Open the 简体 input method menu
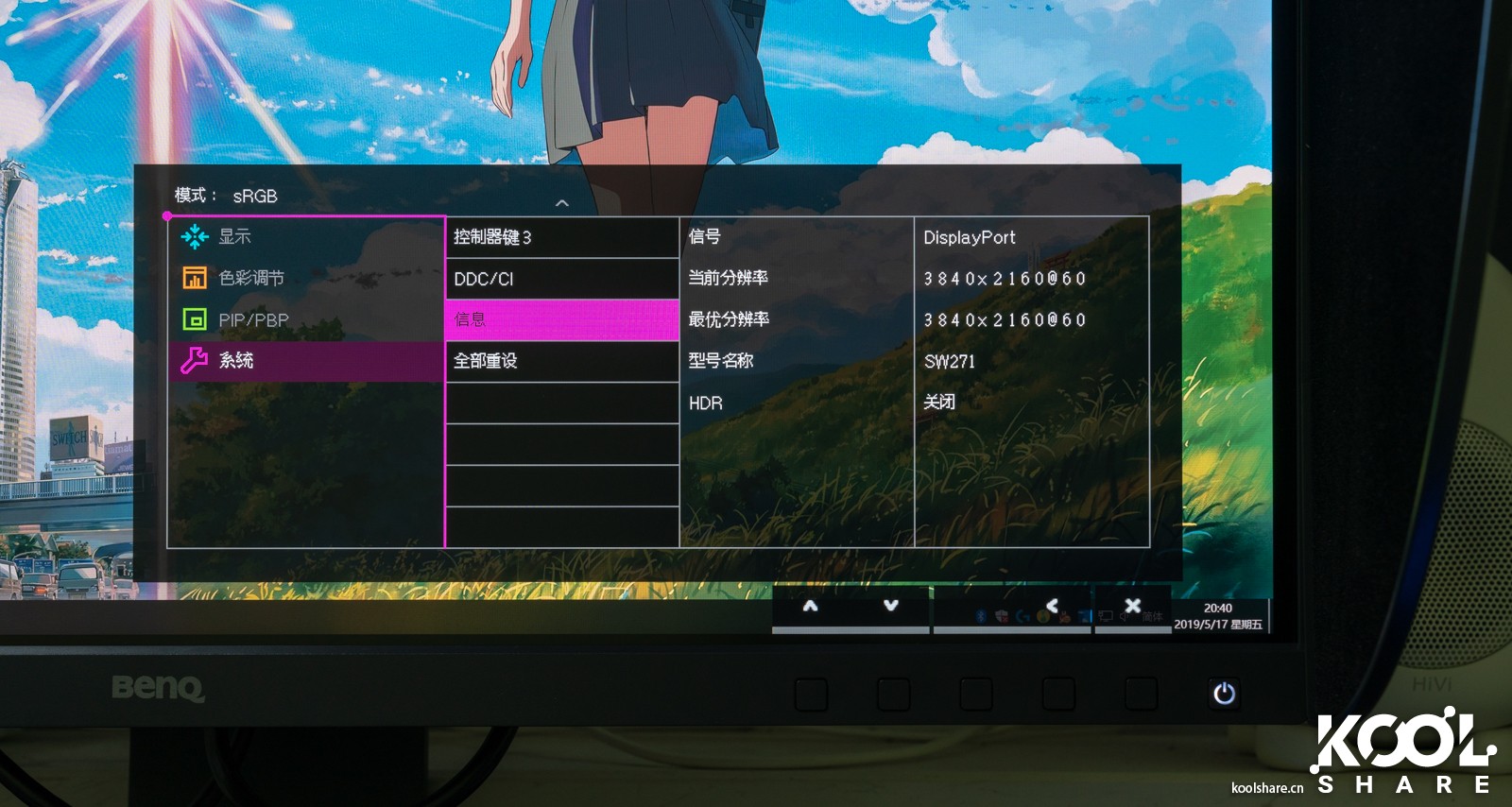The image size is (1512, 807). click(1155, 615)
